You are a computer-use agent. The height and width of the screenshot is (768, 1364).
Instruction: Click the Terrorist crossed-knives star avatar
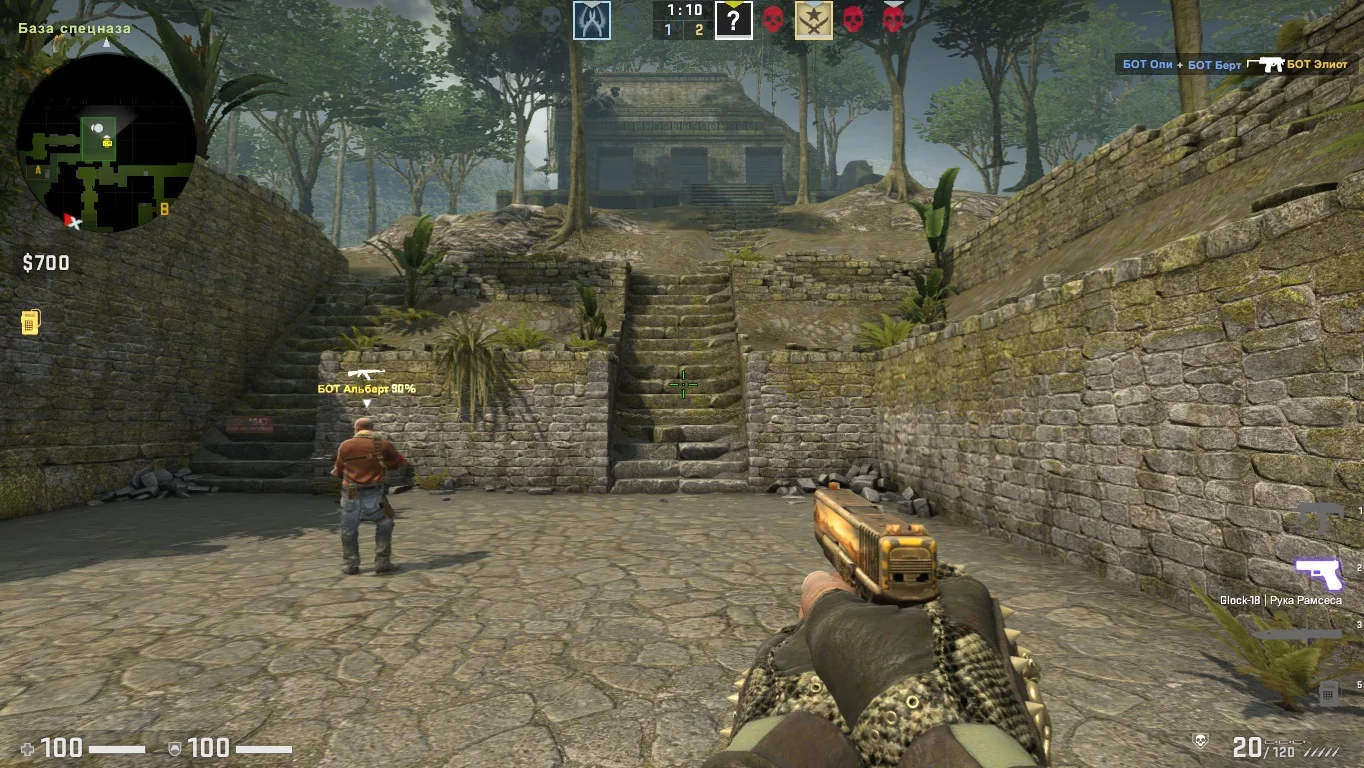point(814,20)
